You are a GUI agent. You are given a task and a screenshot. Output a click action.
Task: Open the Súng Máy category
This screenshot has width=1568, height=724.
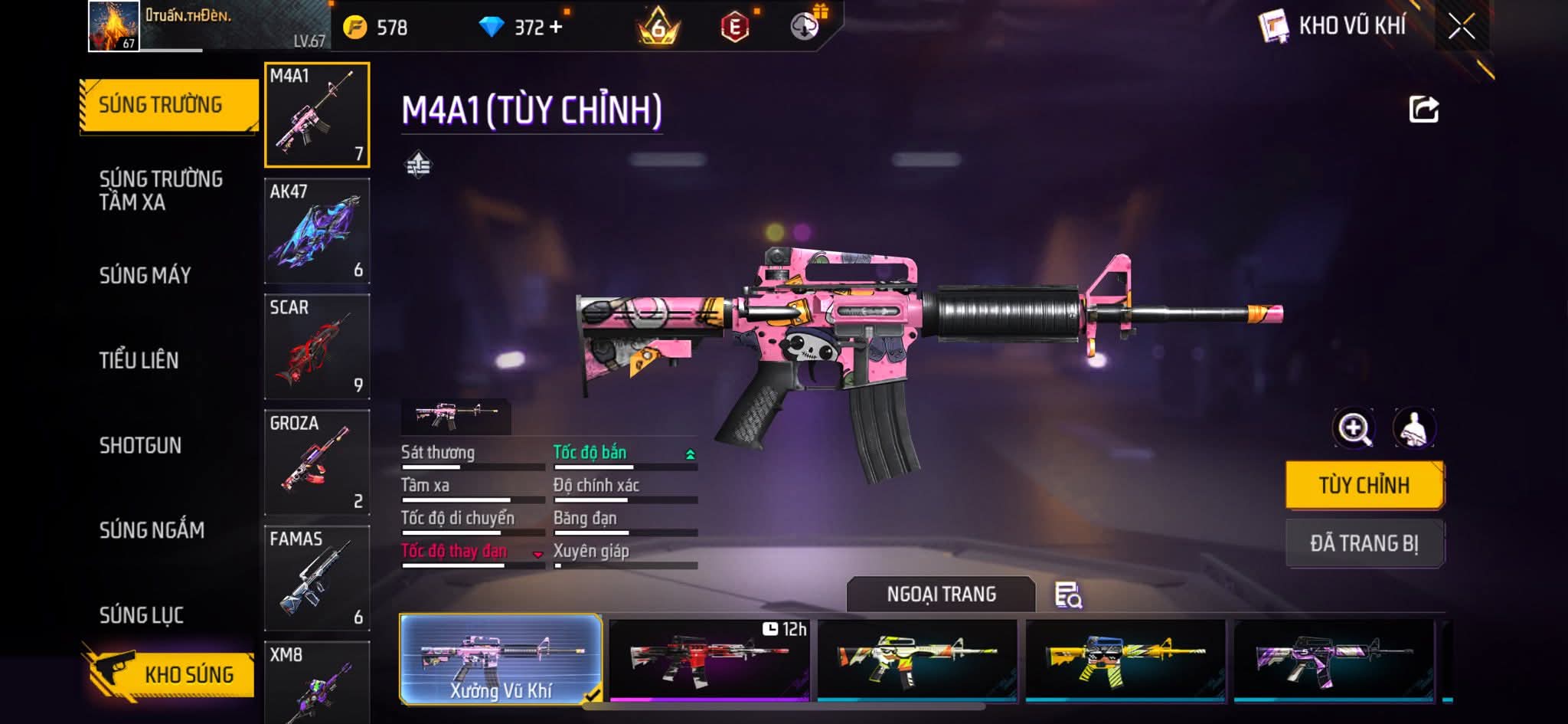145,275
